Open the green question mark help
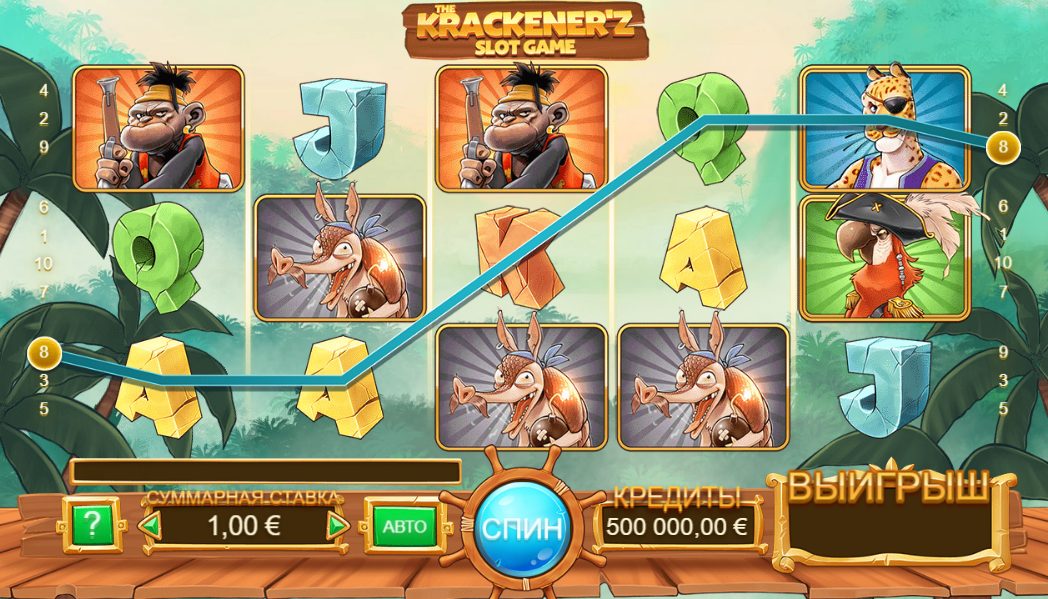 point(91,525)
